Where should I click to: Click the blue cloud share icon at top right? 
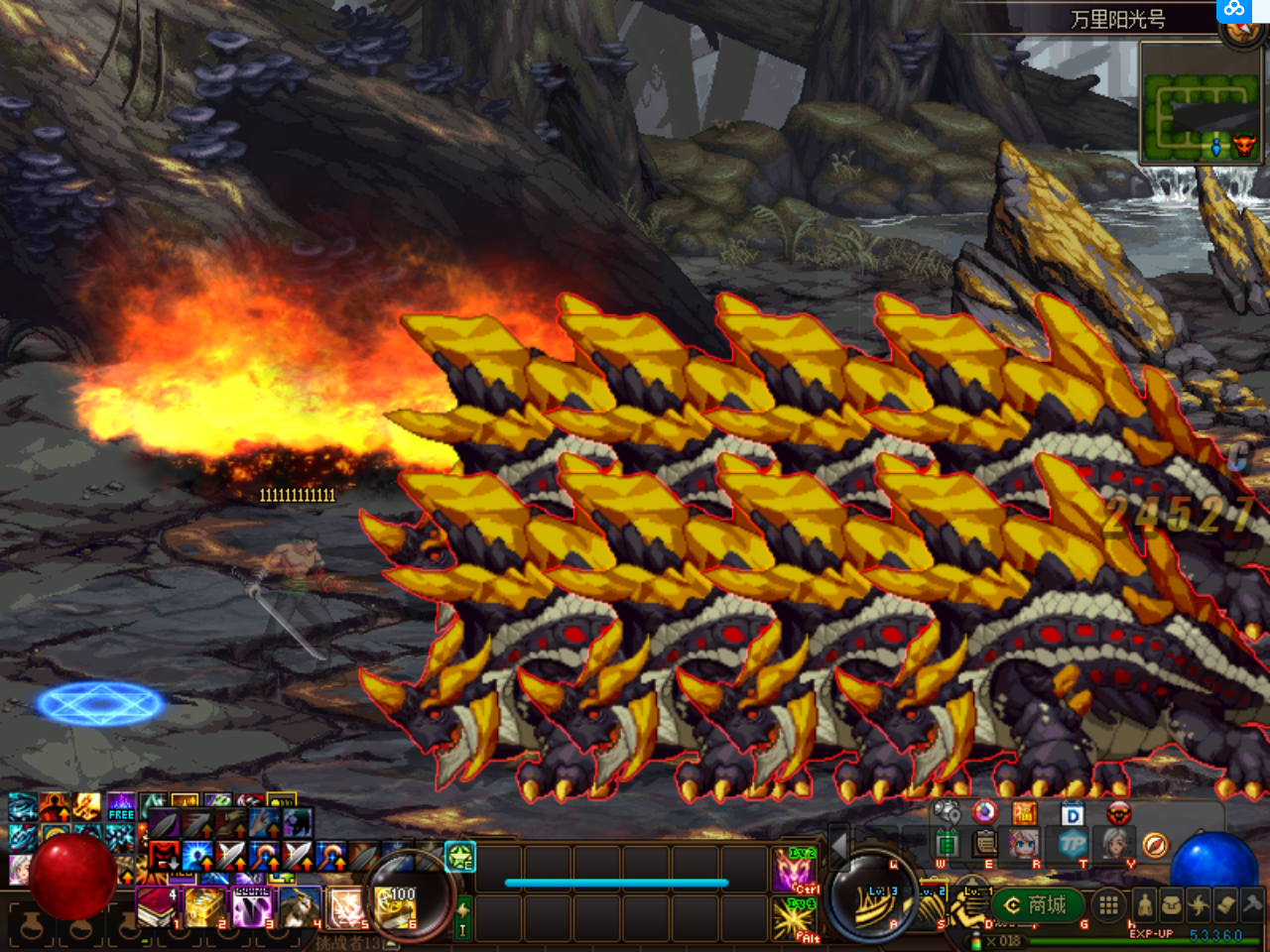1233,10
